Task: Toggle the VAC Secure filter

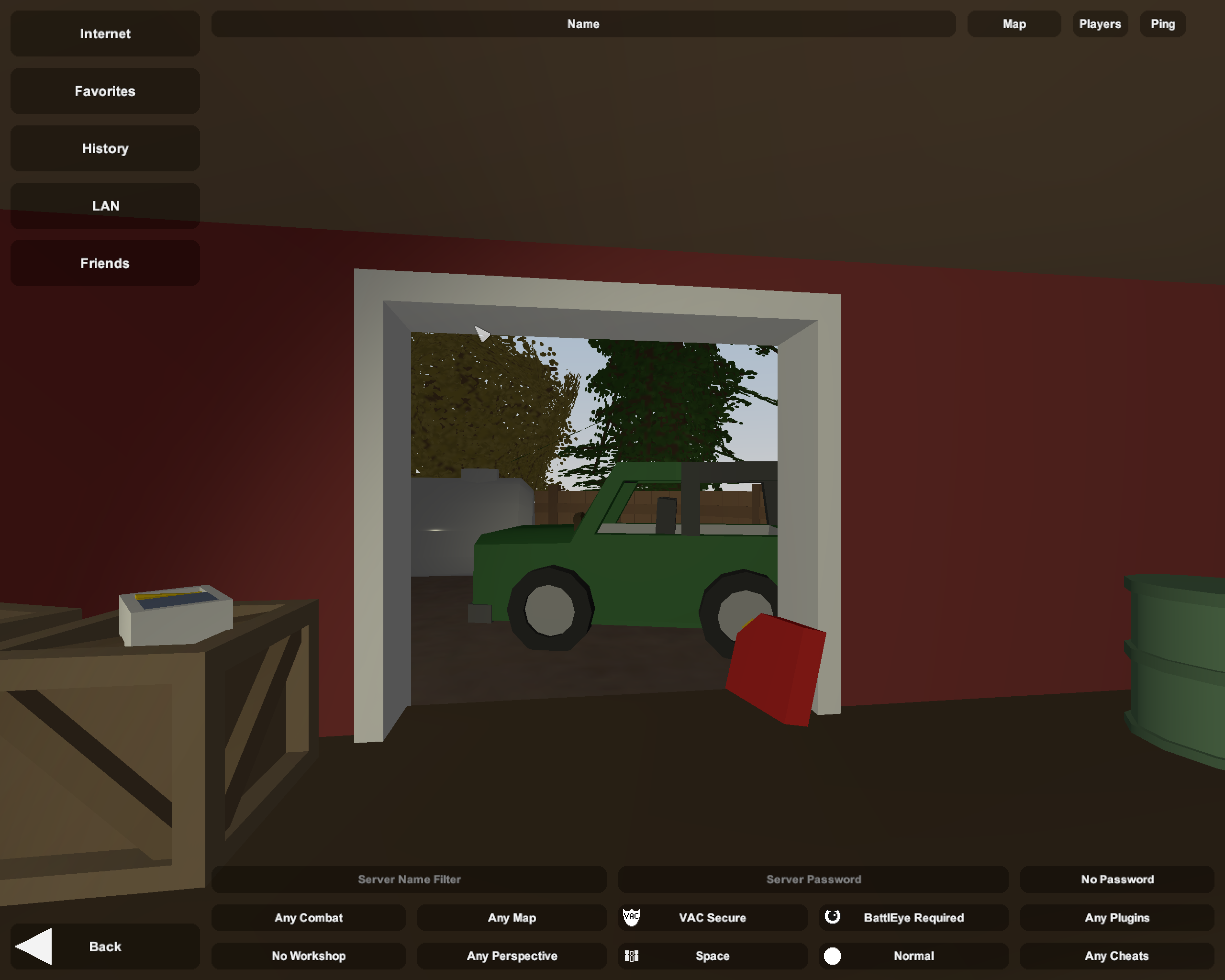Action: (713, 917)
